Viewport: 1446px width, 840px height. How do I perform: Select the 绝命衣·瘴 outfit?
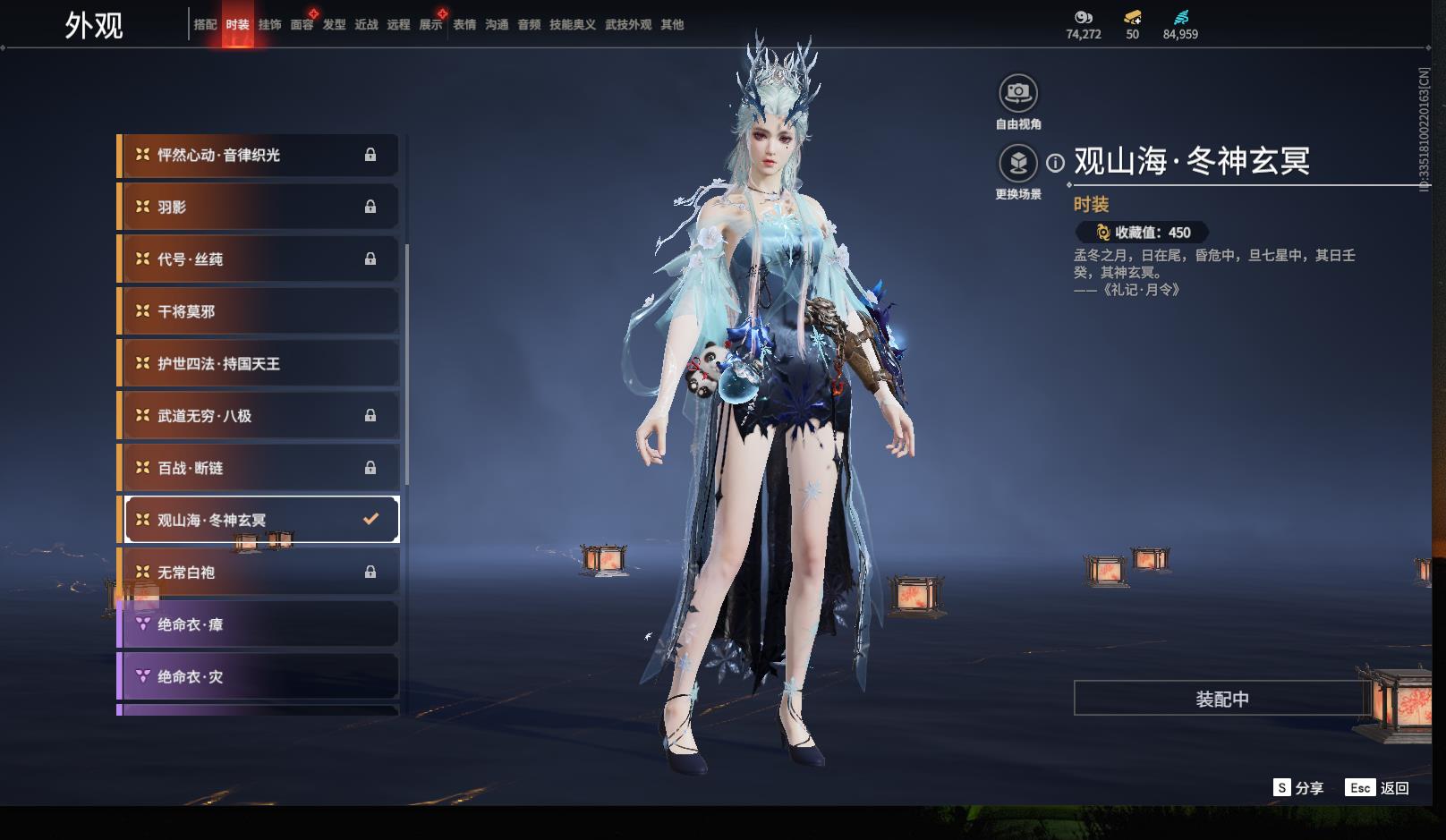[x=259, y=624]
